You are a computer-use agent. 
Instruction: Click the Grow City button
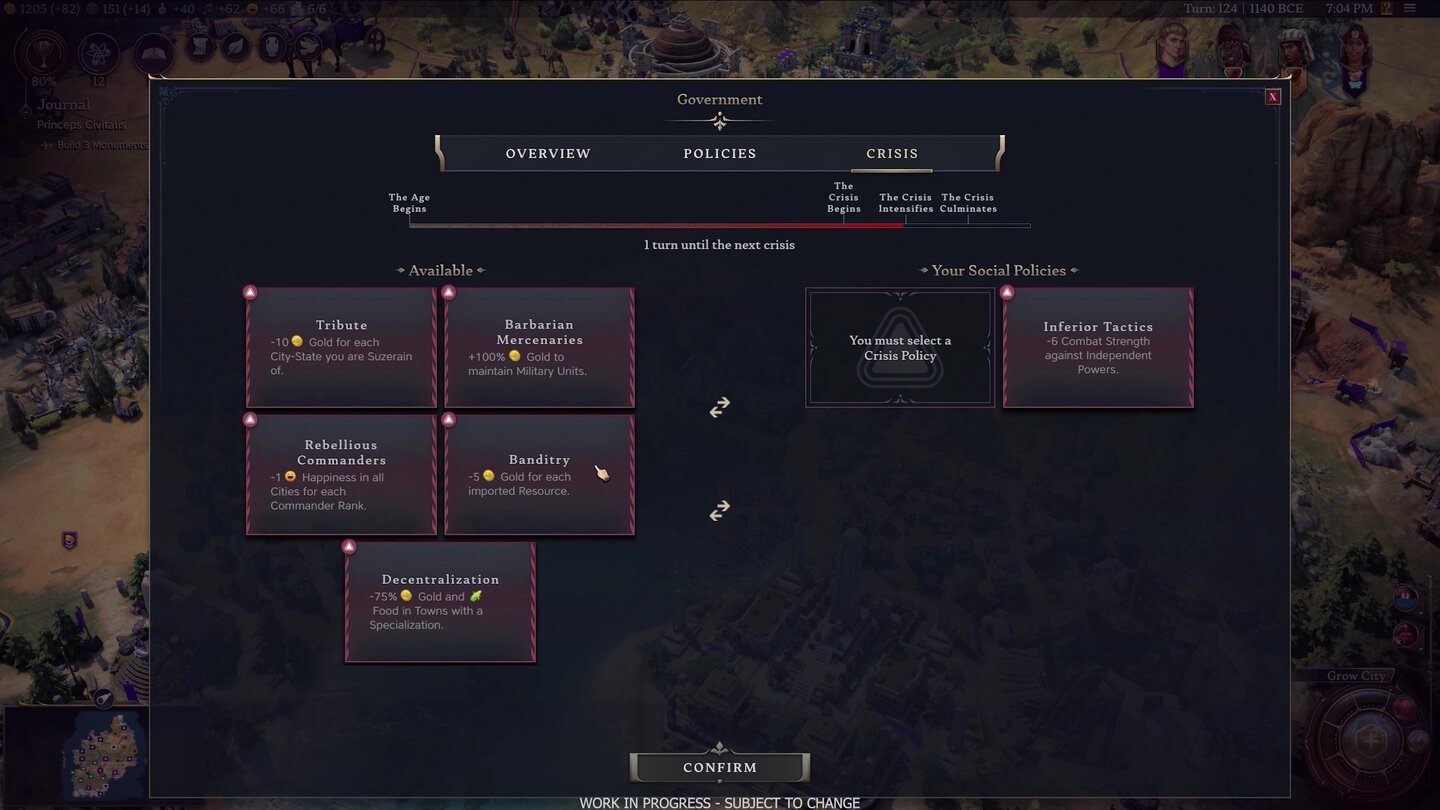pos(1356,675)
